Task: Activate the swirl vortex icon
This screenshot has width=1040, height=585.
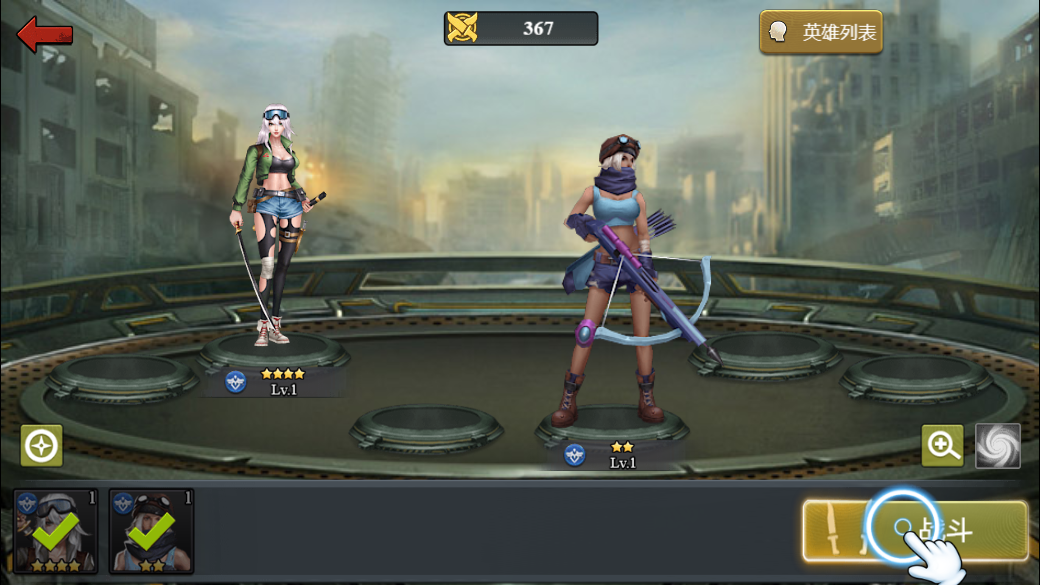Action: [x=997, y=446]
